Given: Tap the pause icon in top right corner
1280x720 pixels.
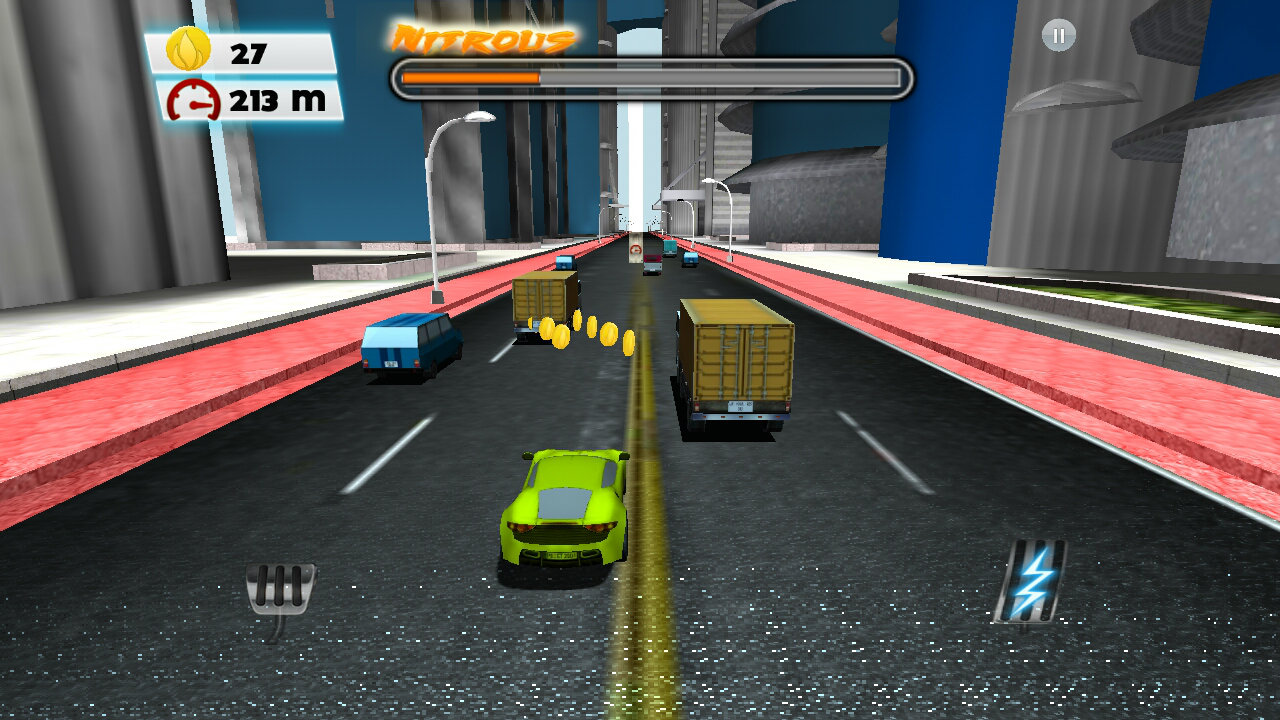Looking at the screenshot, I should [1057, 36].
